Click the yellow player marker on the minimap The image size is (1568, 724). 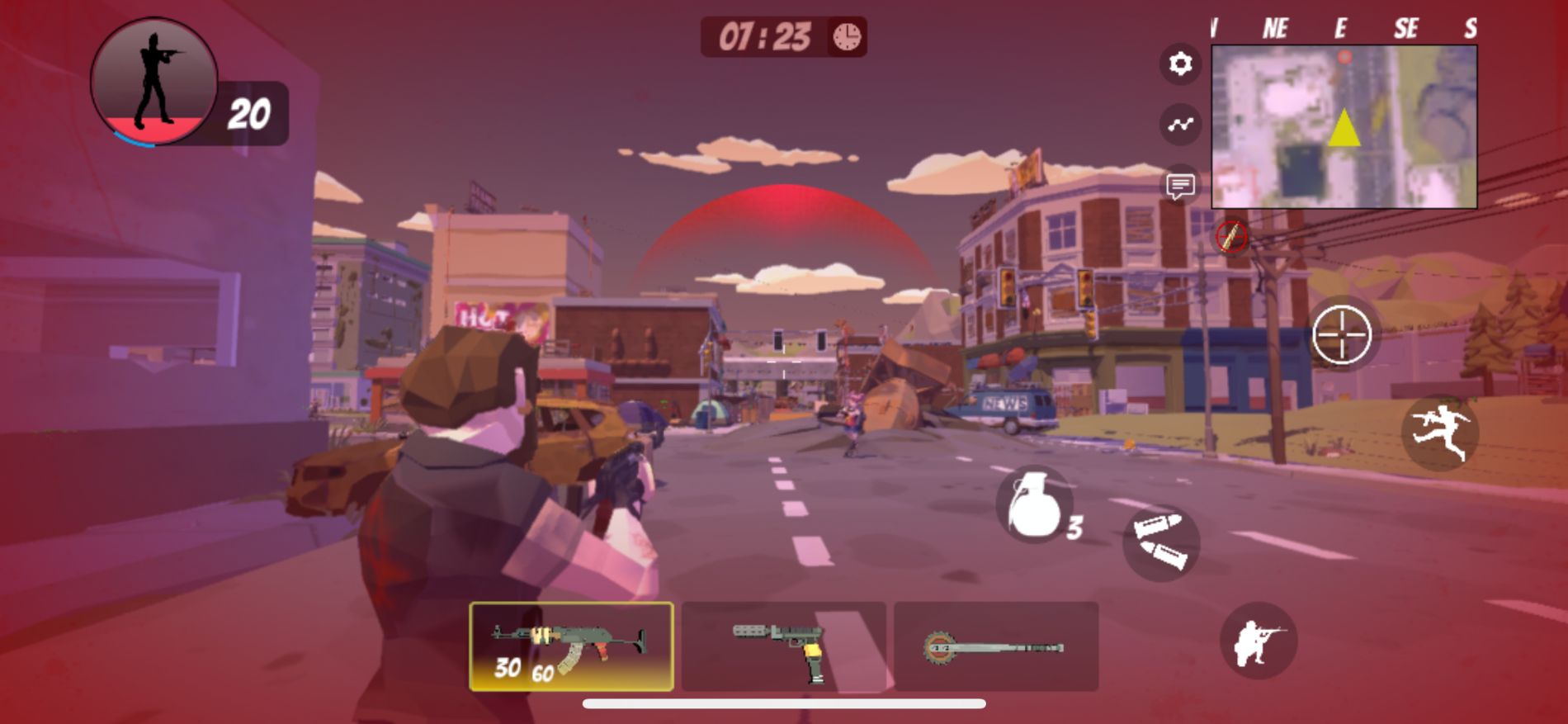[1344, 128]
